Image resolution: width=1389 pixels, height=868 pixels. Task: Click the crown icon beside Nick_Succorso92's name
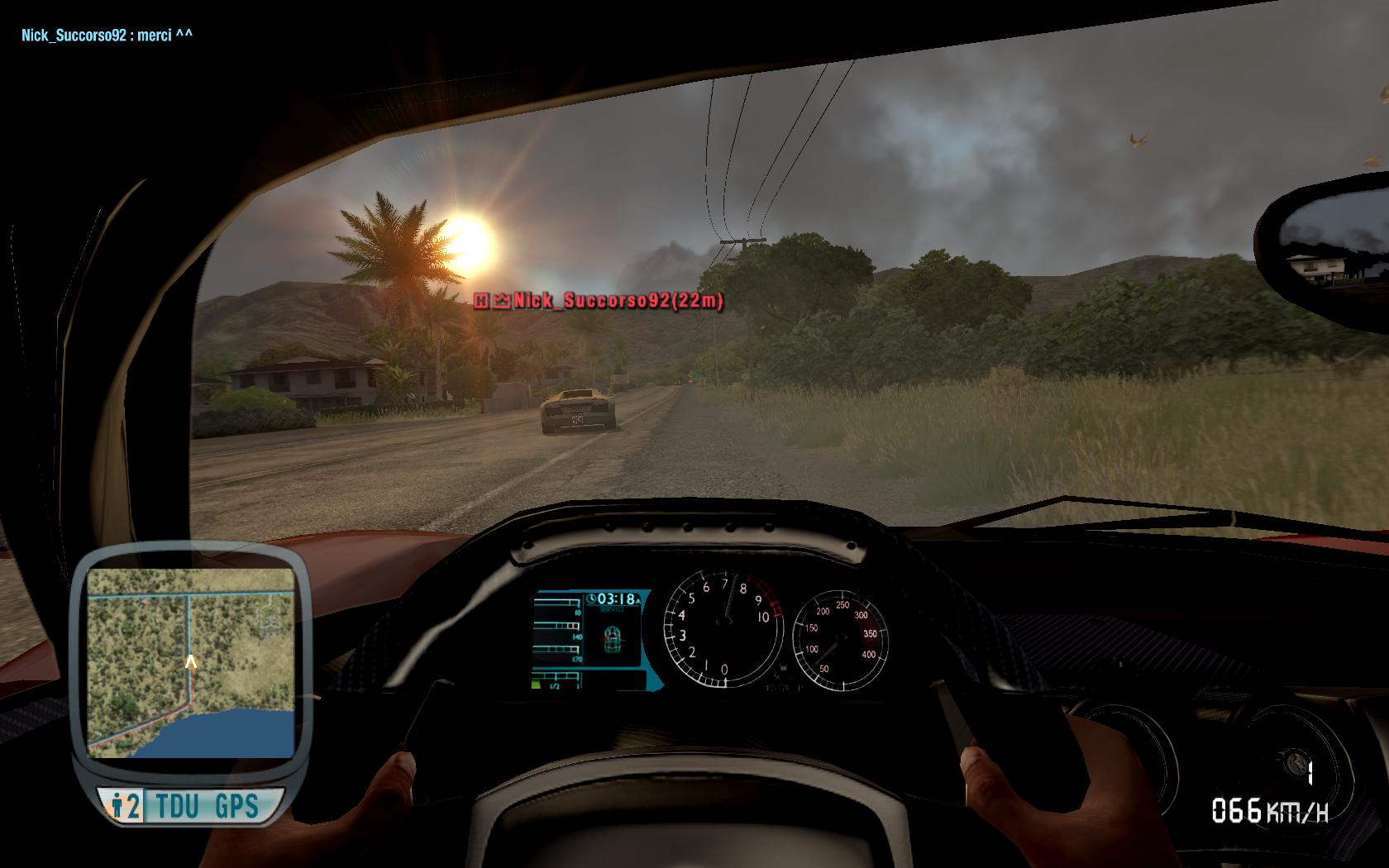(501, 303)
